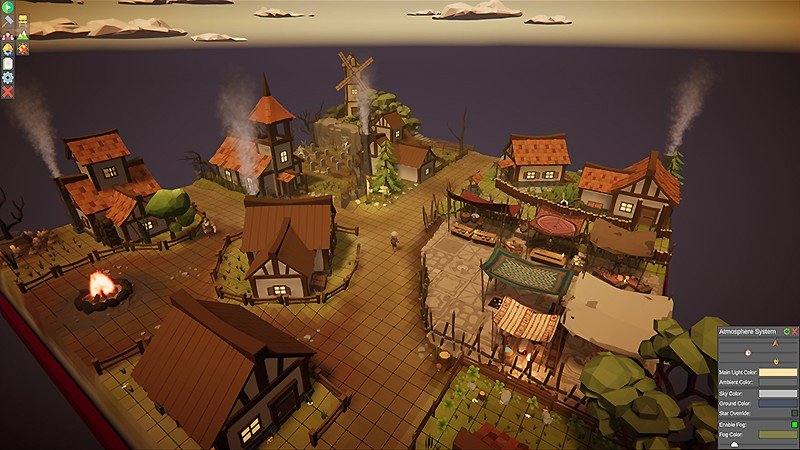This screenshot has height=450, width=800.
Task: Choose the Fog Color swatch
Action: point(778,435)
